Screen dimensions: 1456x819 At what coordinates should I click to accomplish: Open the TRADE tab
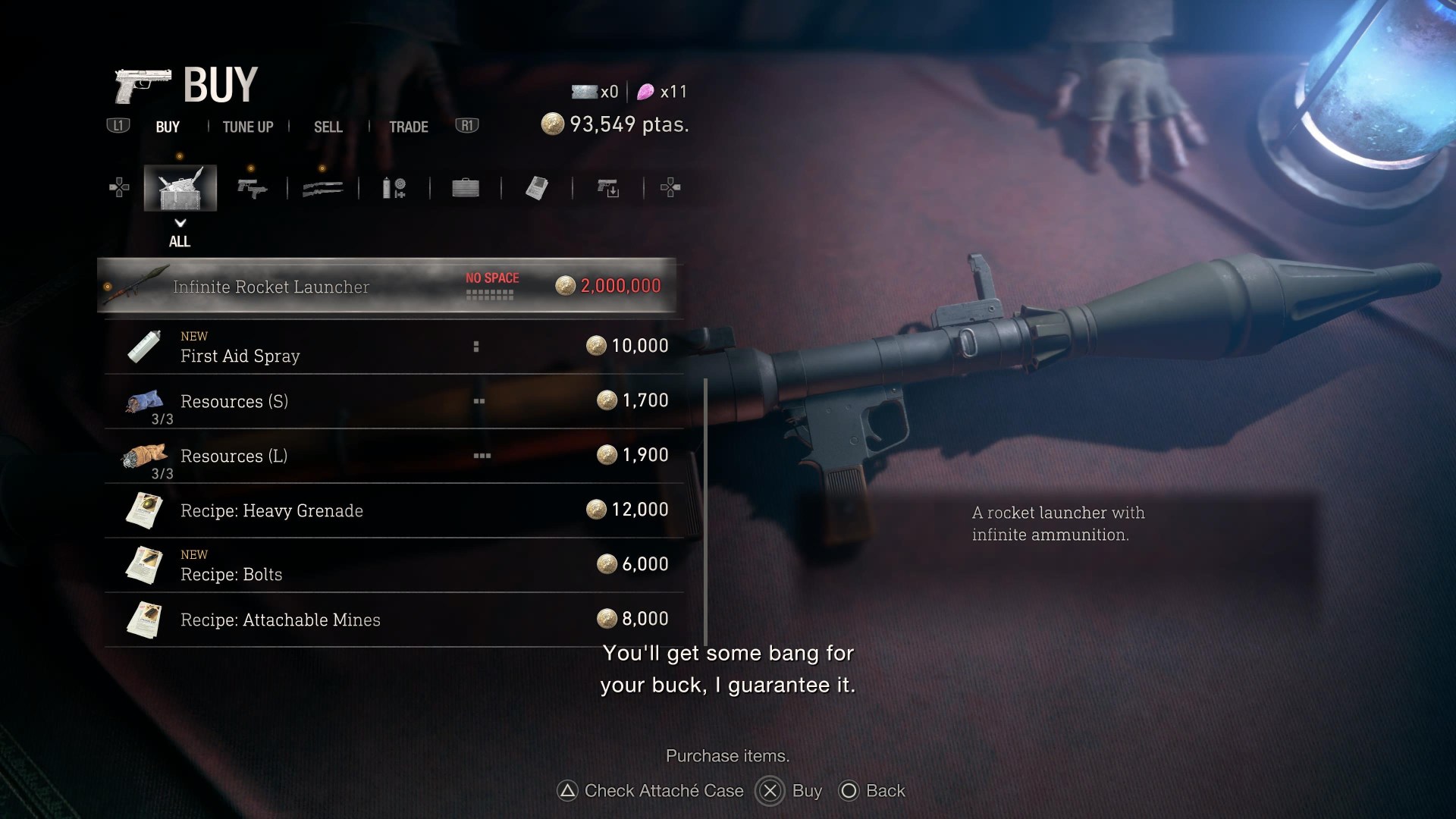click(x=409, y=127)
